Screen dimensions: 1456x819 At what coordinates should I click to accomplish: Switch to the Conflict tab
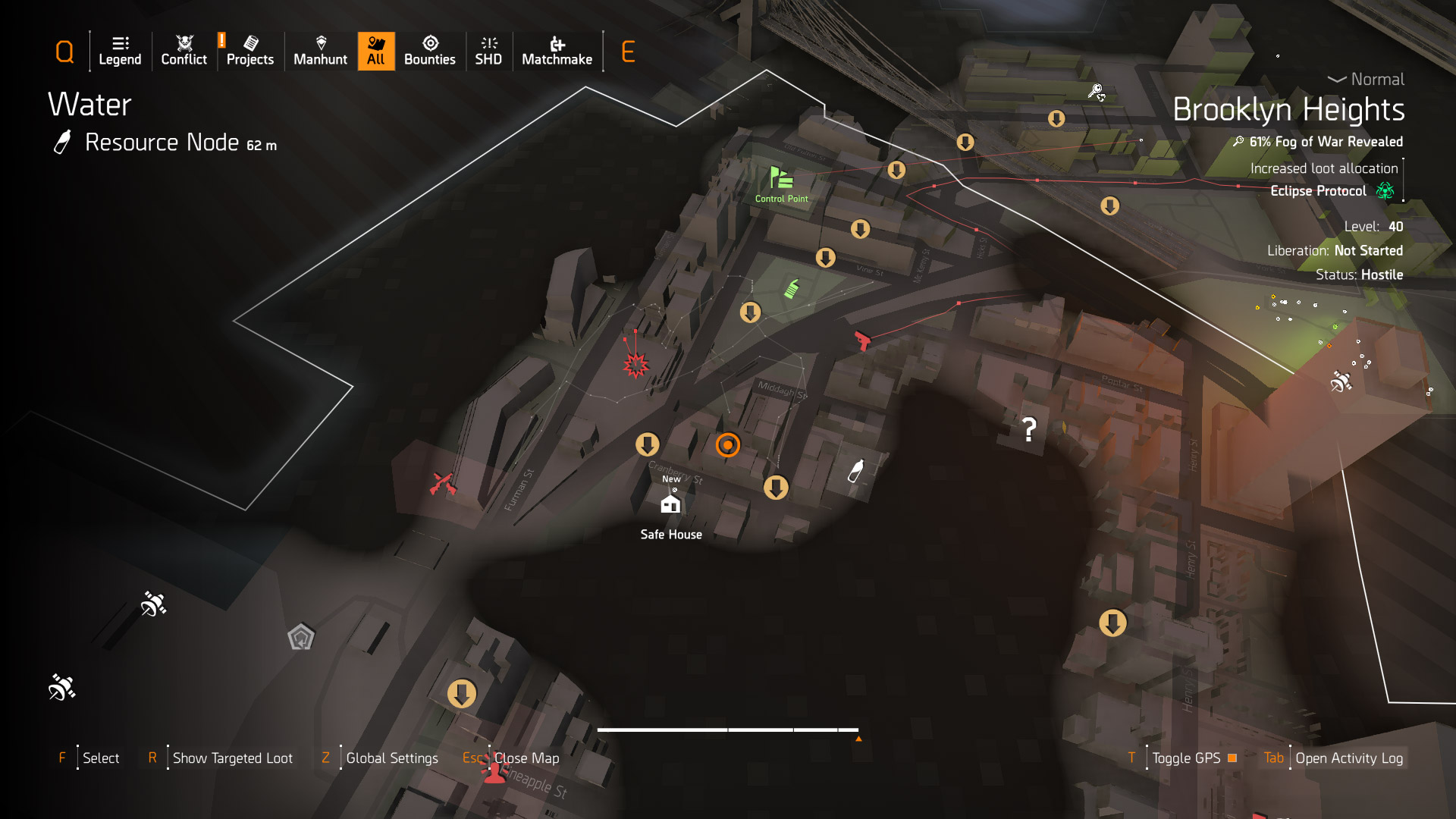click(184, 51)
